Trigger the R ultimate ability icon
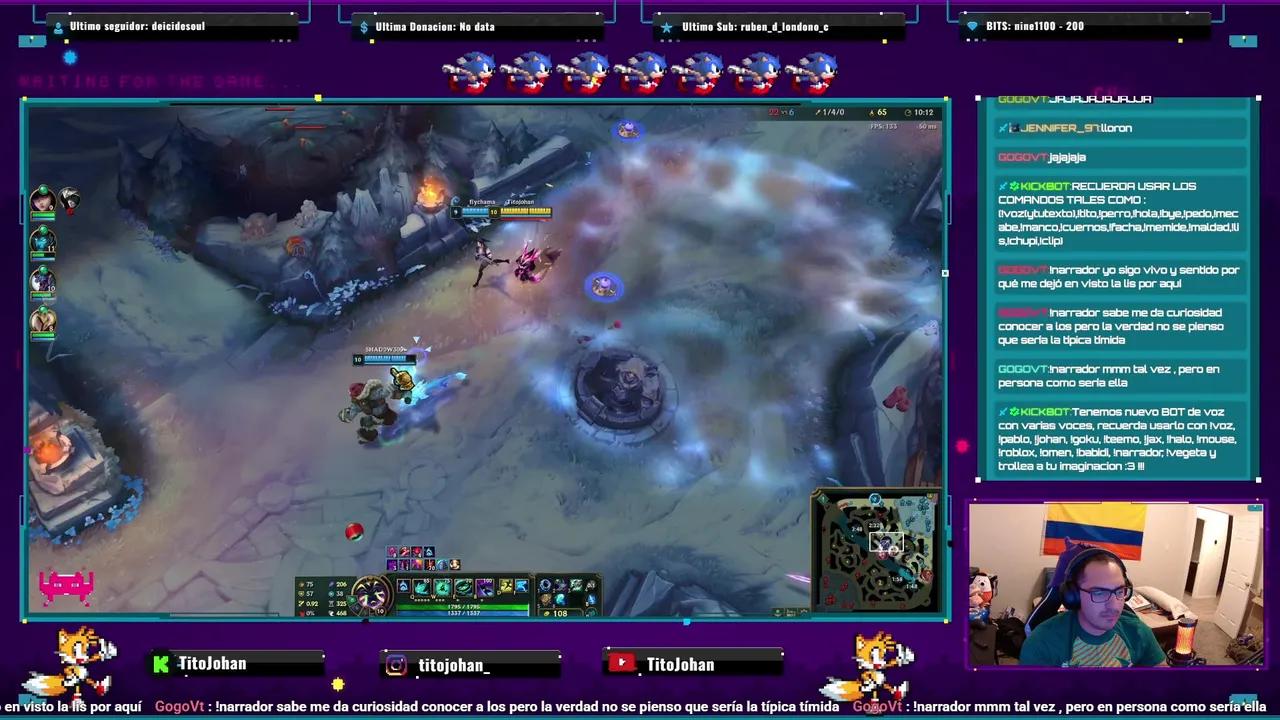This screenshot has width=1280, height=720. pos(484,587)
